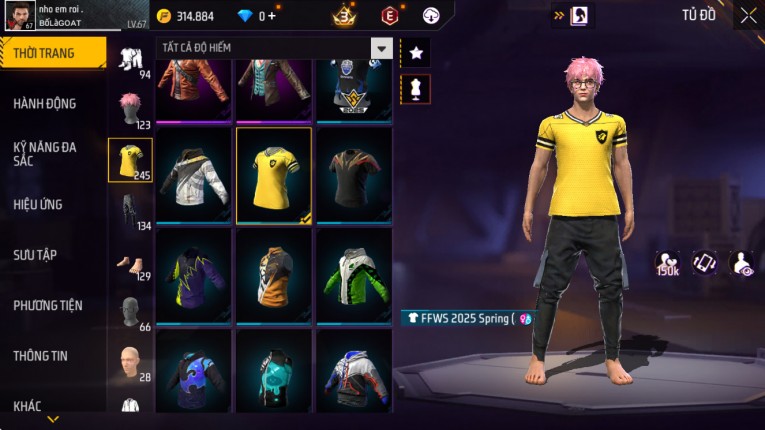Choose the white hooded jacket item
This screenshot has width=765, height=430.
[x=194, y=175]
